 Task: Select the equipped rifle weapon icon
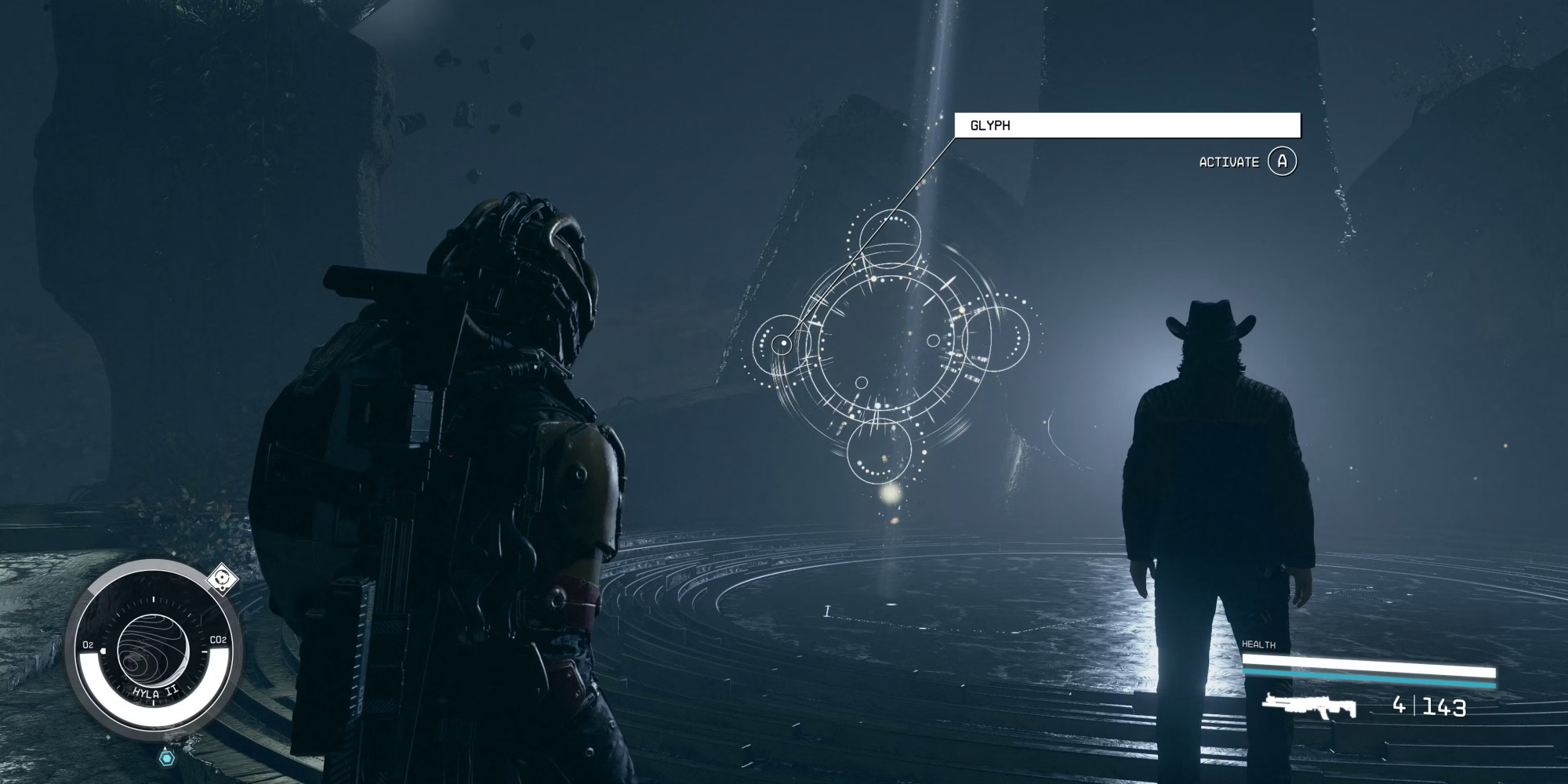[1309, 706]
